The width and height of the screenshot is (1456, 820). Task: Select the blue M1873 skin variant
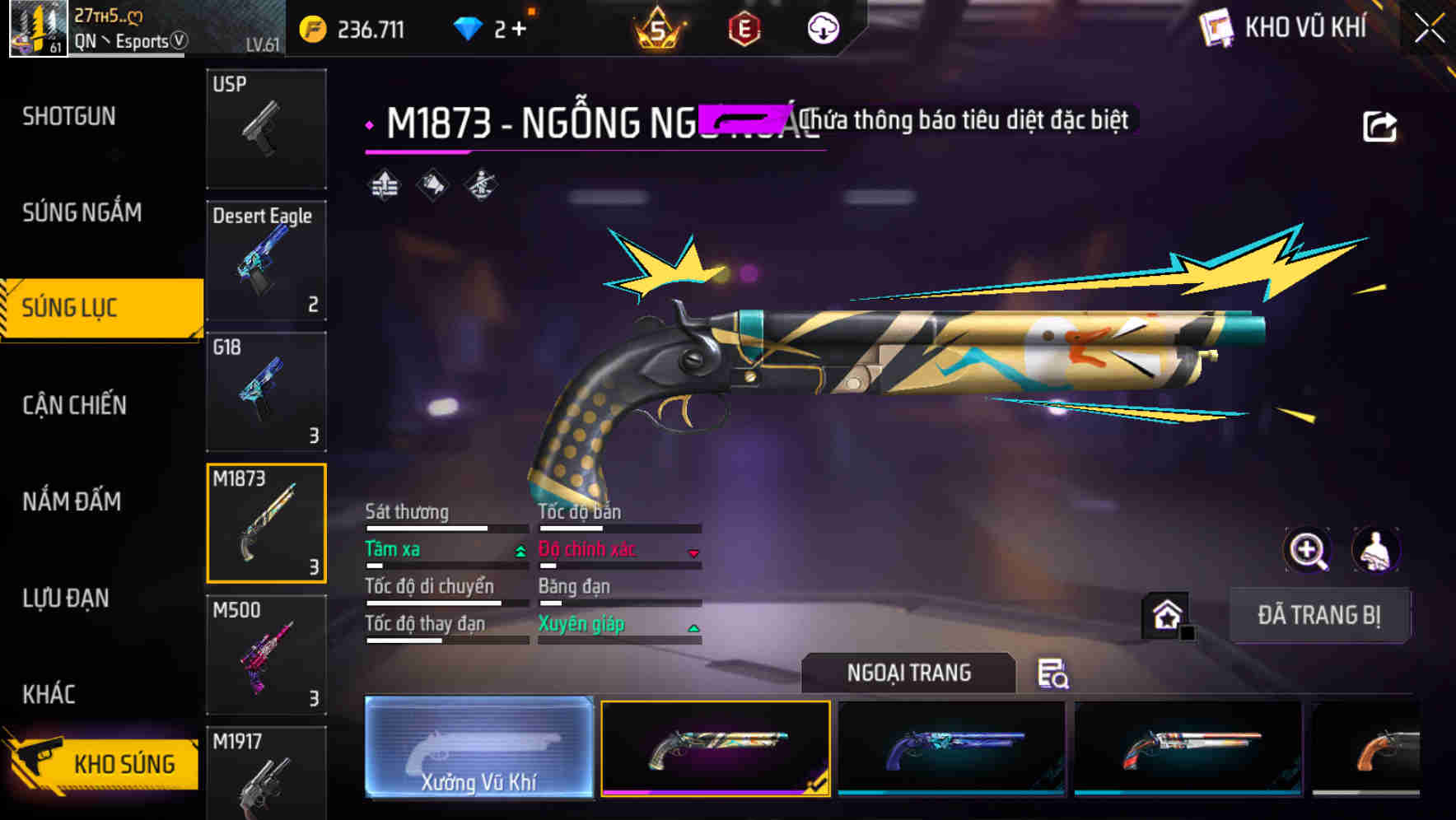point(951,749)
